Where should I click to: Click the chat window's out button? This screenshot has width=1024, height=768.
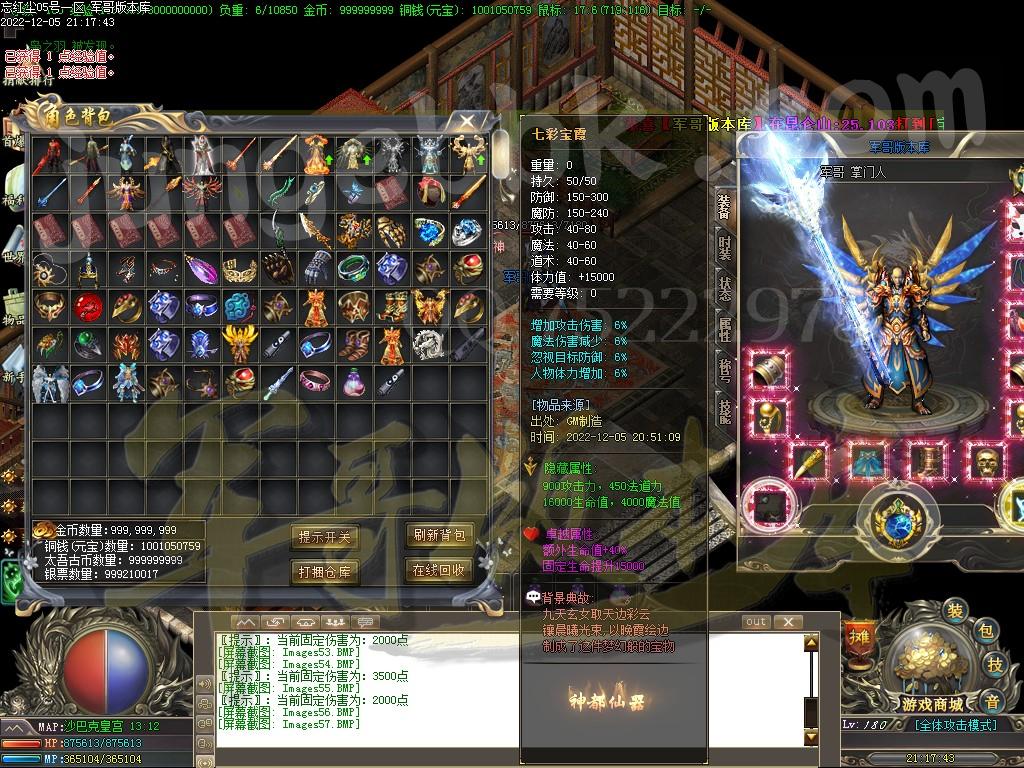coord(757,622)
